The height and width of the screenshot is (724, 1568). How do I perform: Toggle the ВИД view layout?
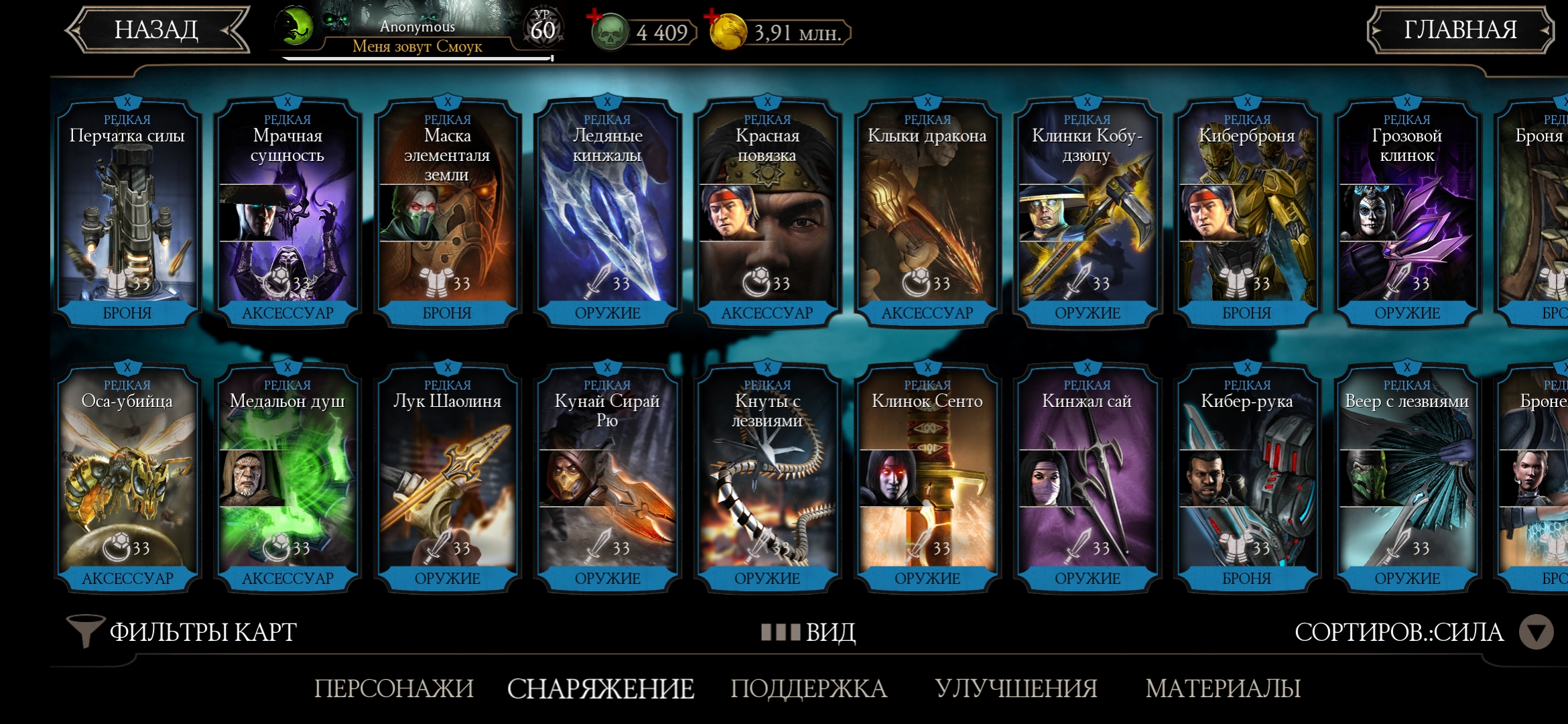pyautogui.click(x=809, y=632)
